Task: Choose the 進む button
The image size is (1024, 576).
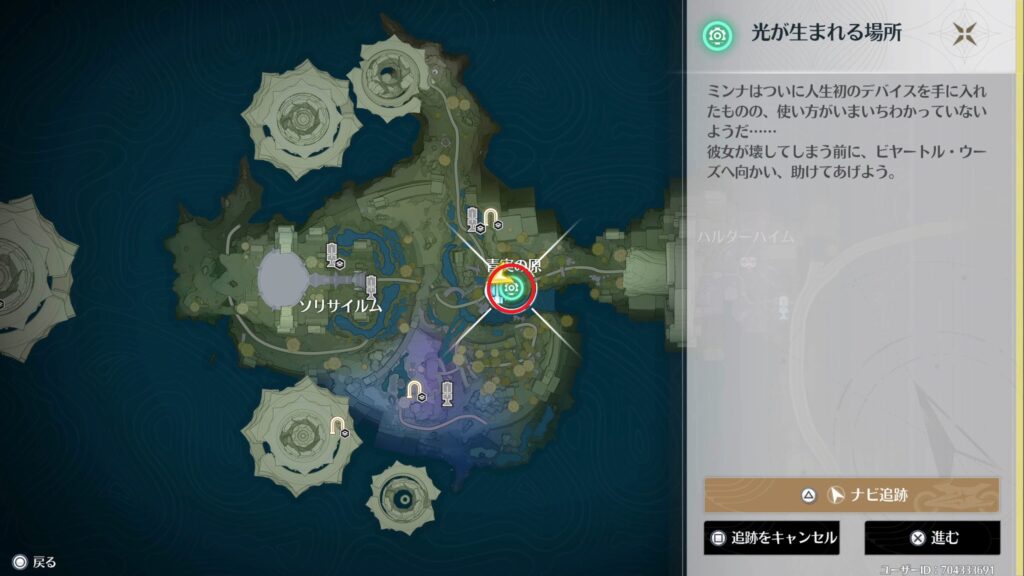Action: pyautogui.click(x=932, y=538)
